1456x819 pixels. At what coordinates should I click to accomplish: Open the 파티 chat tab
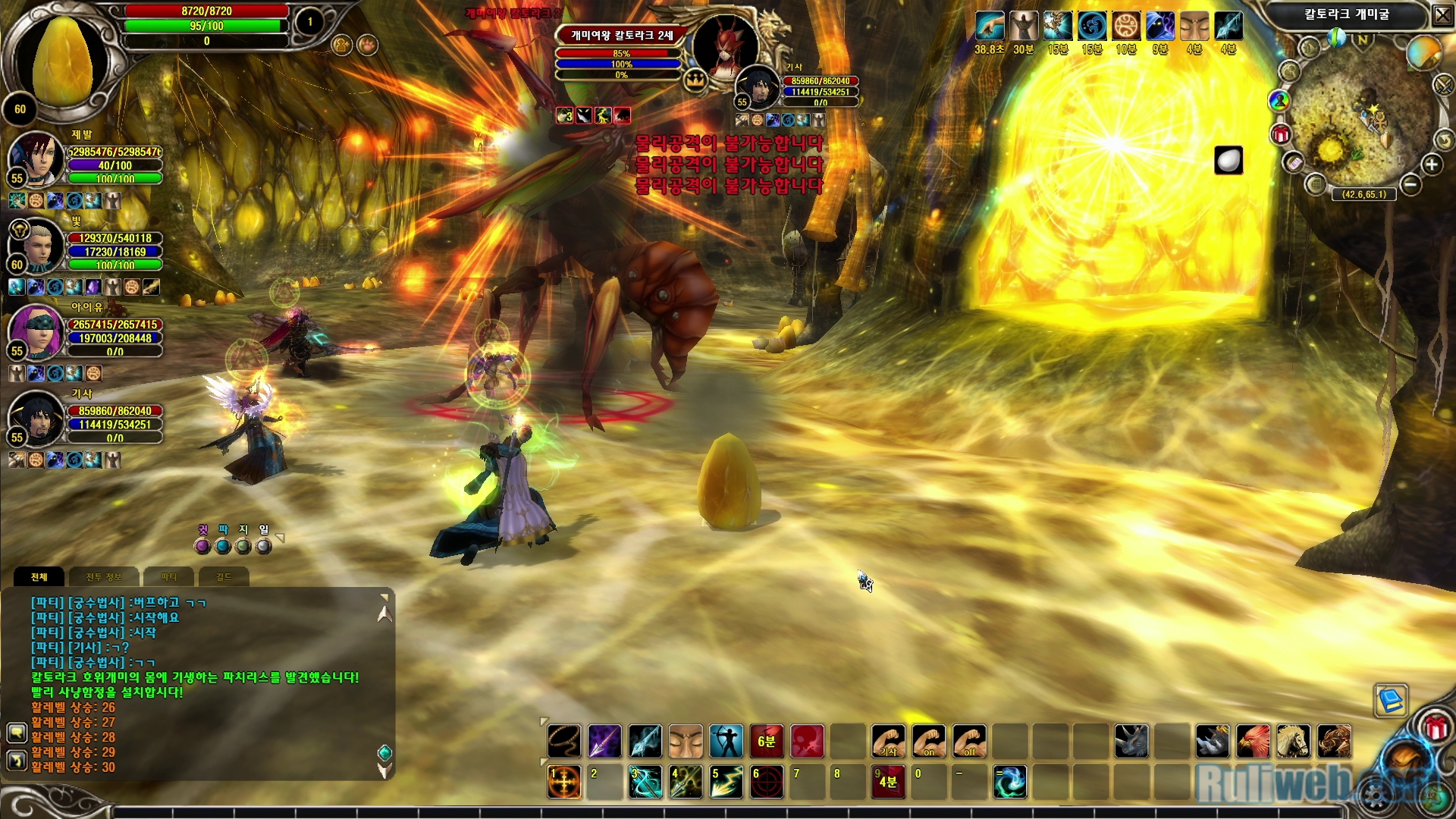pyautogui.click(x=168, y=577)
